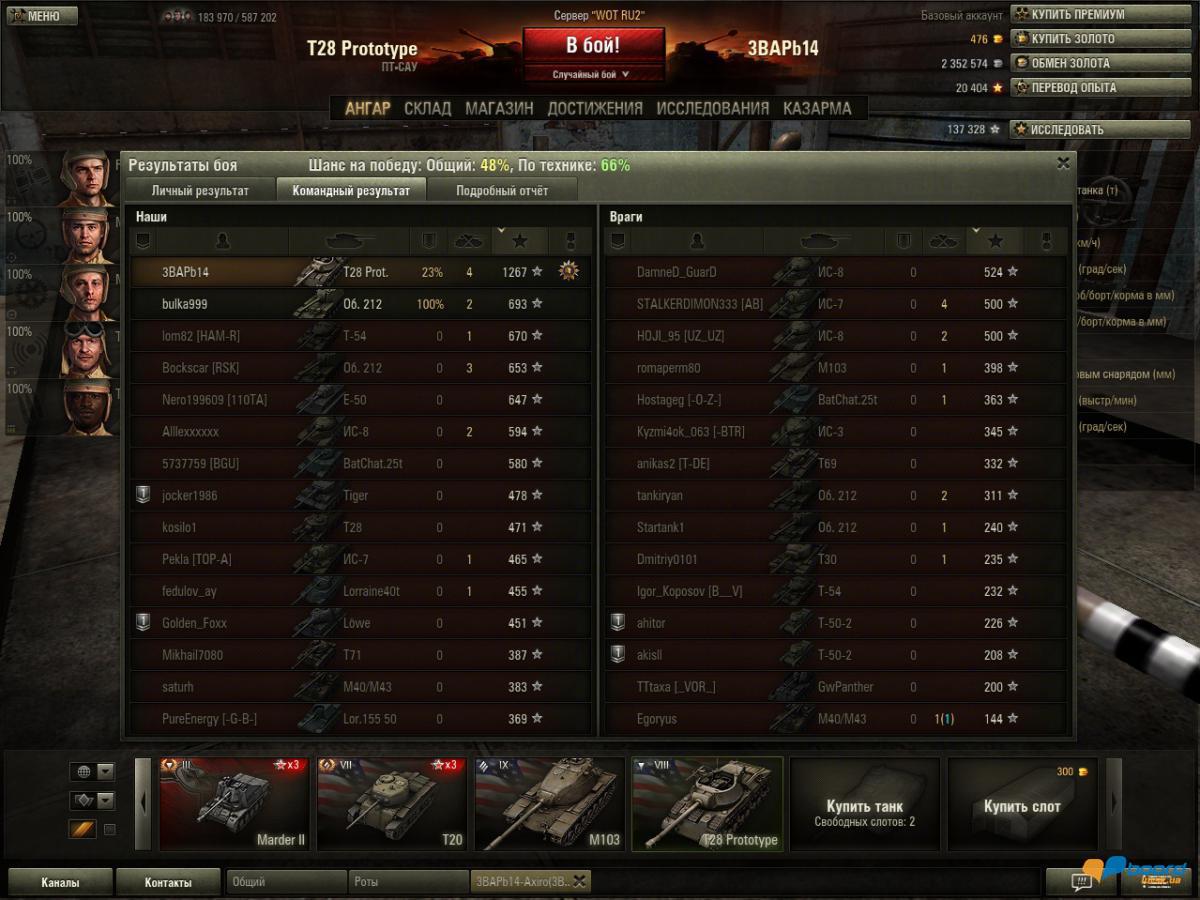Image resolution: width=1200 pixels, height=900 pixels.
Task: Click the Перевод опыта button
Action: tap(1085, 88)
